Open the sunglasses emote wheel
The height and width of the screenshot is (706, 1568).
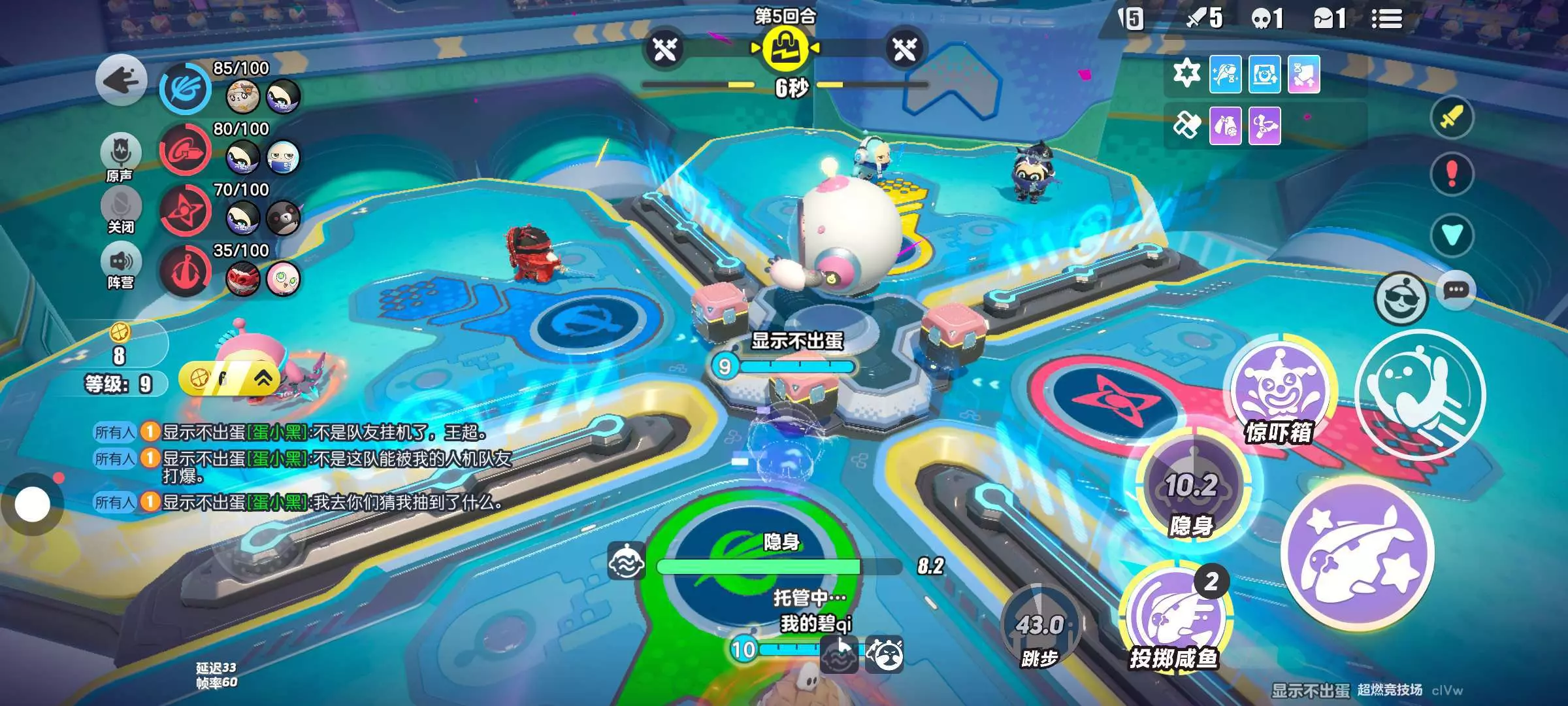pyautogui.click(x=1400, y=298)
